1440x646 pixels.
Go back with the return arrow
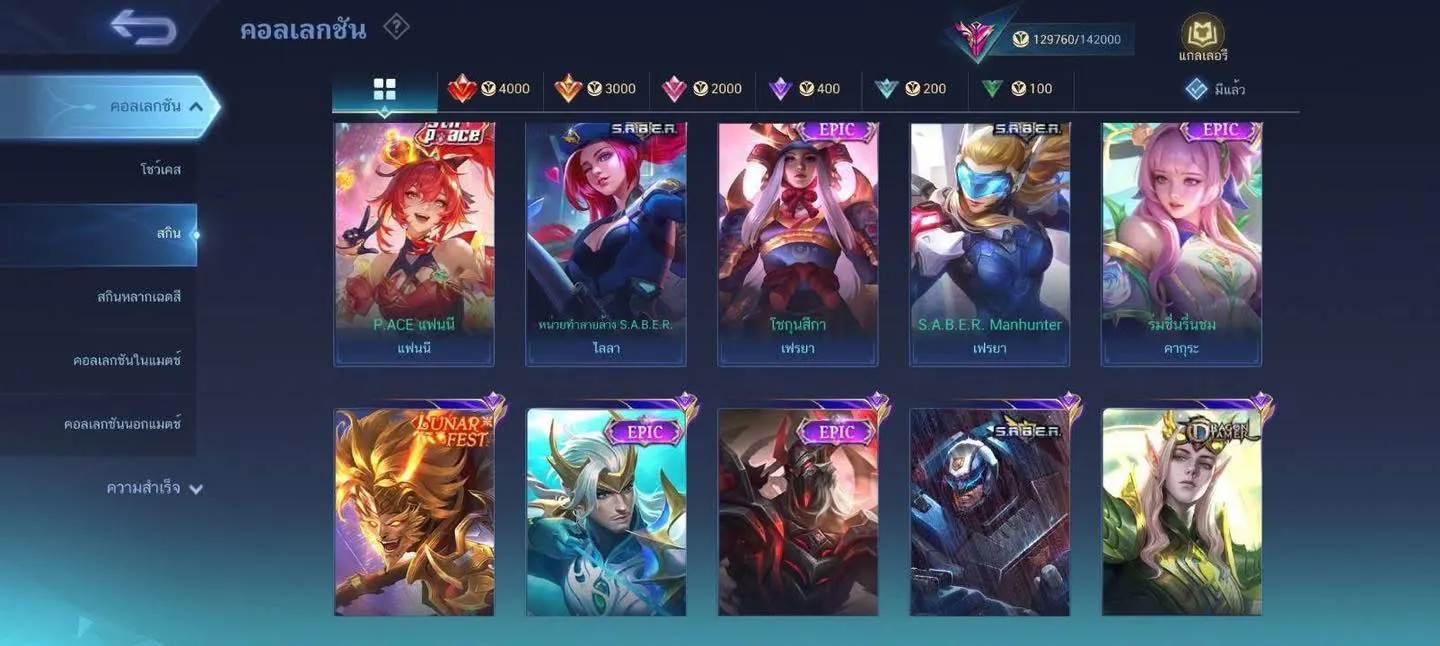pyautogui.click(x=144, y=27)
